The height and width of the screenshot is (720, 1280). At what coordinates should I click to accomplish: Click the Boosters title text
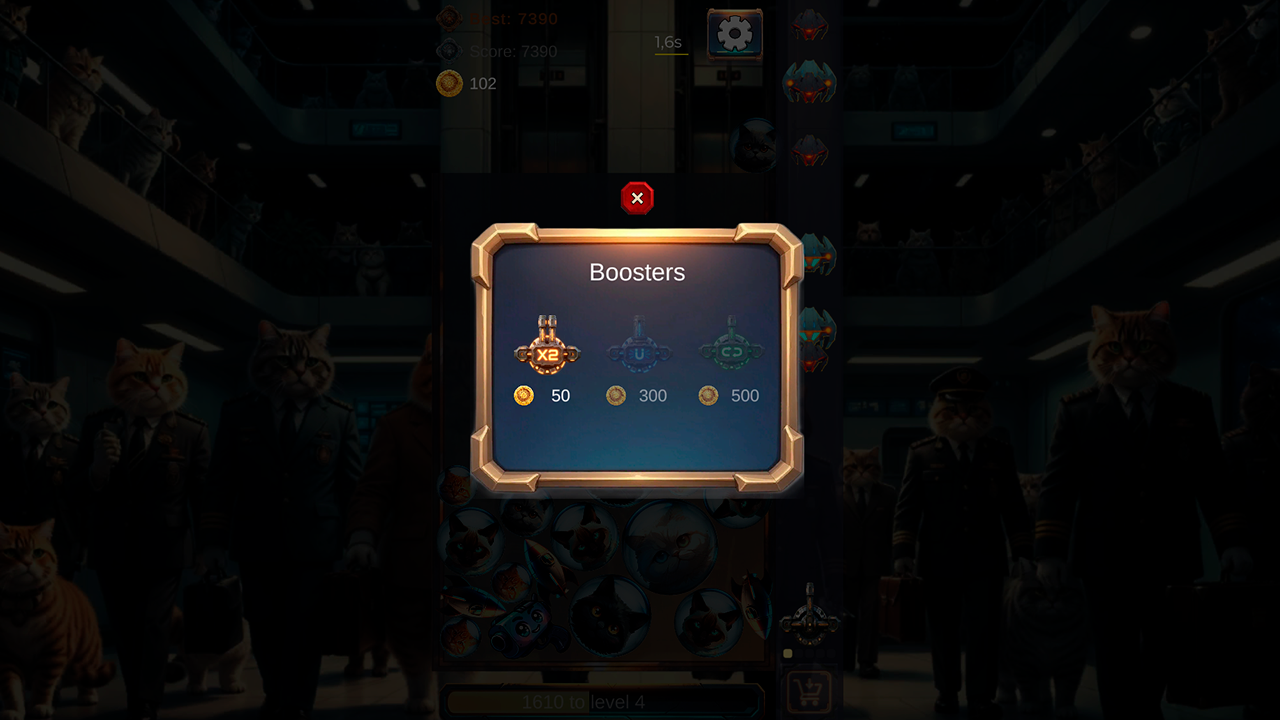point(637,272)
